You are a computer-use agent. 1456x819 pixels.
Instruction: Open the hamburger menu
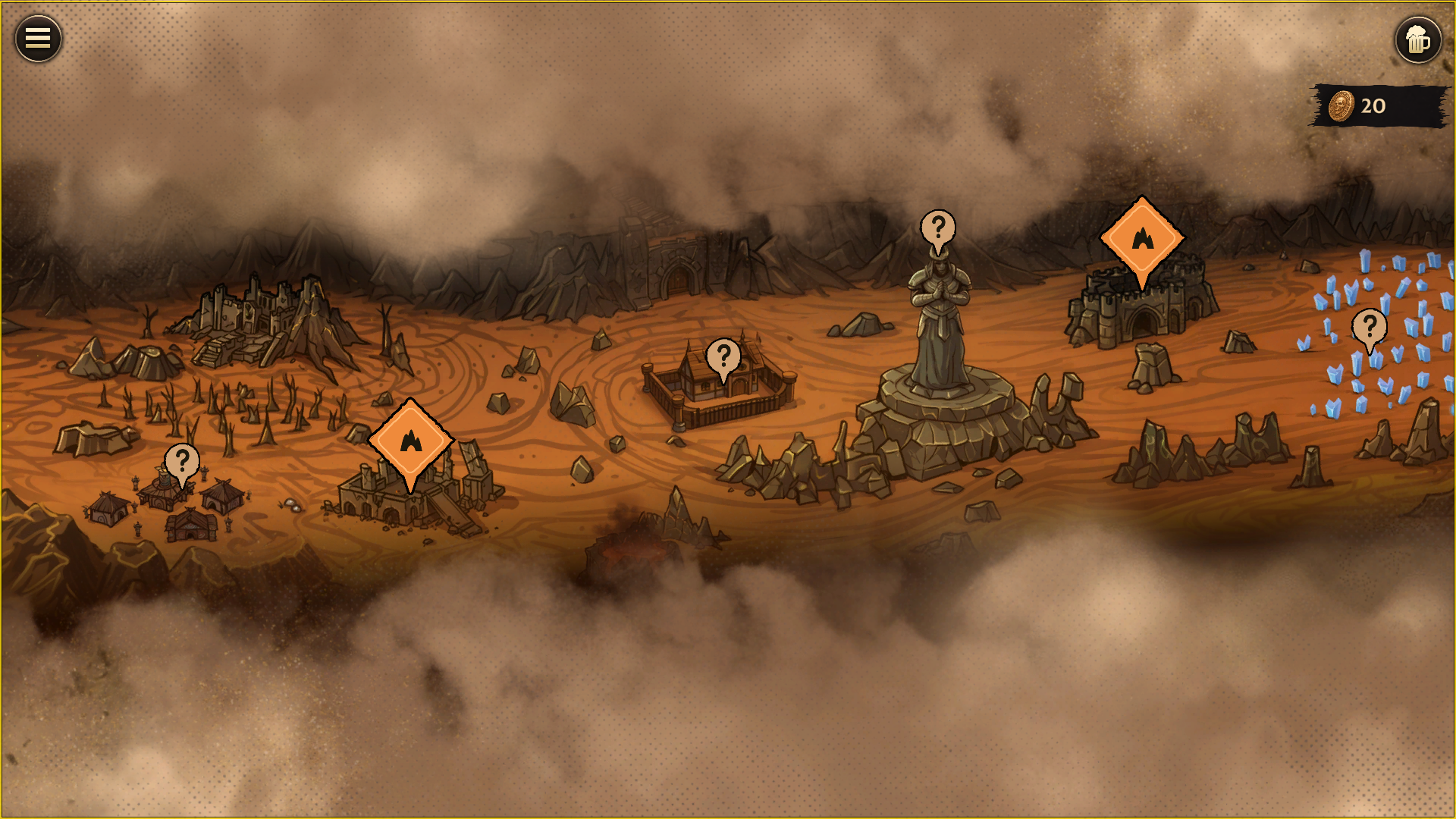click(38, 39)
